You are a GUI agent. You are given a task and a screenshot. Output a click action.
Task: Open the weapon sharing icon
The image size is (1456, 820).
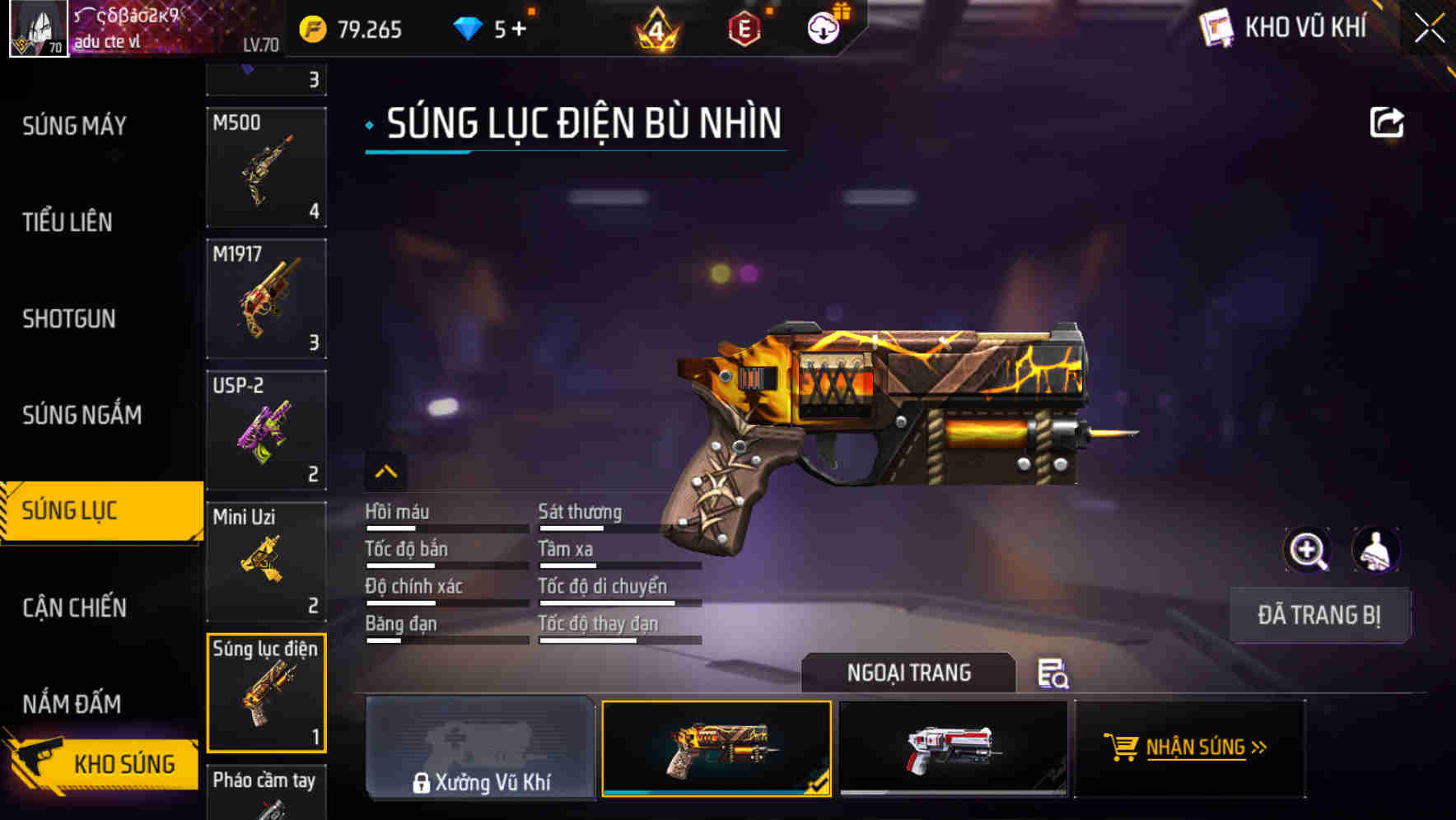click(1388, 122)
